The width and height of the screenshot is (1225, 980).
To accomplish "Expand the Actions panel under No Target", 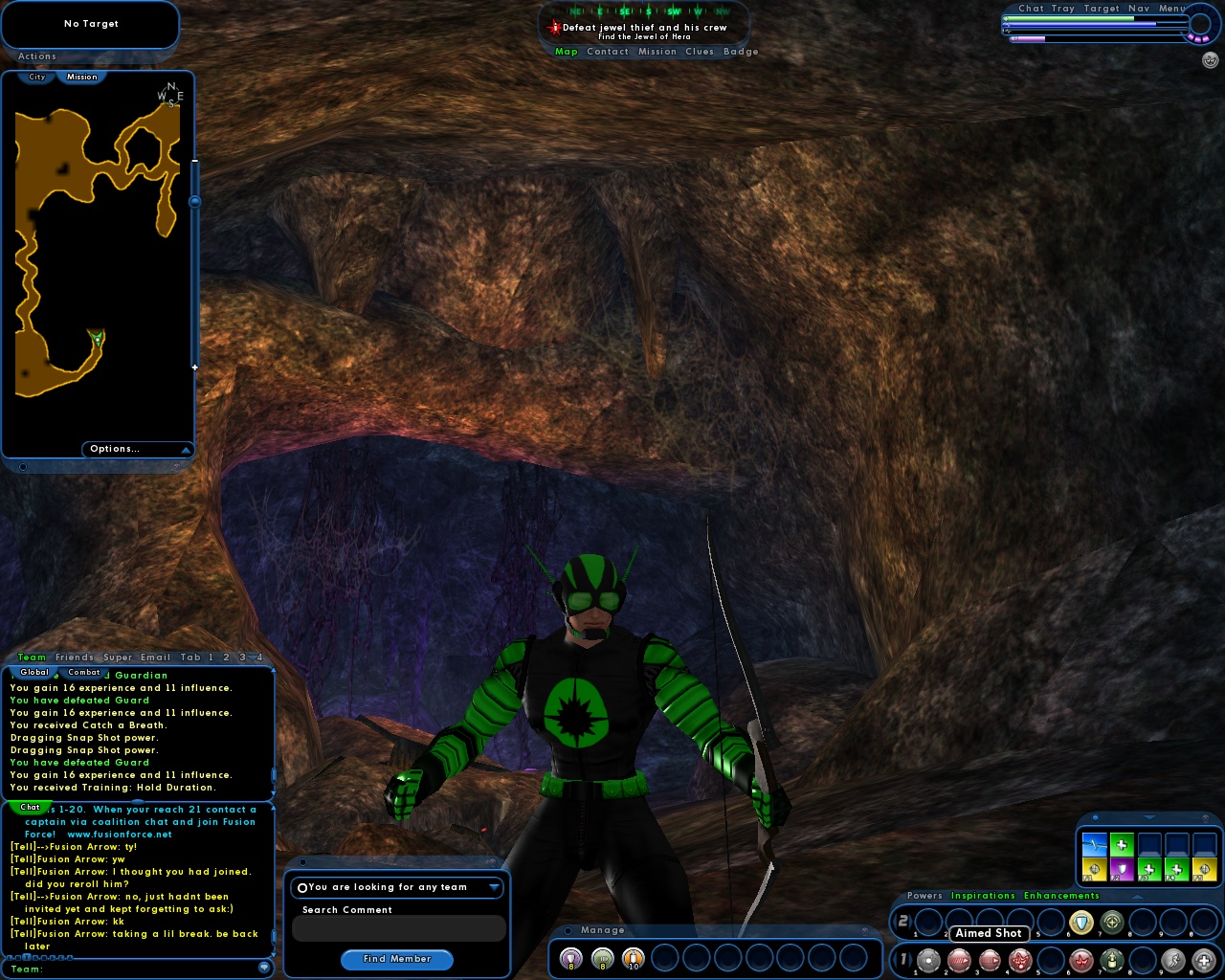I will point(36,56).
